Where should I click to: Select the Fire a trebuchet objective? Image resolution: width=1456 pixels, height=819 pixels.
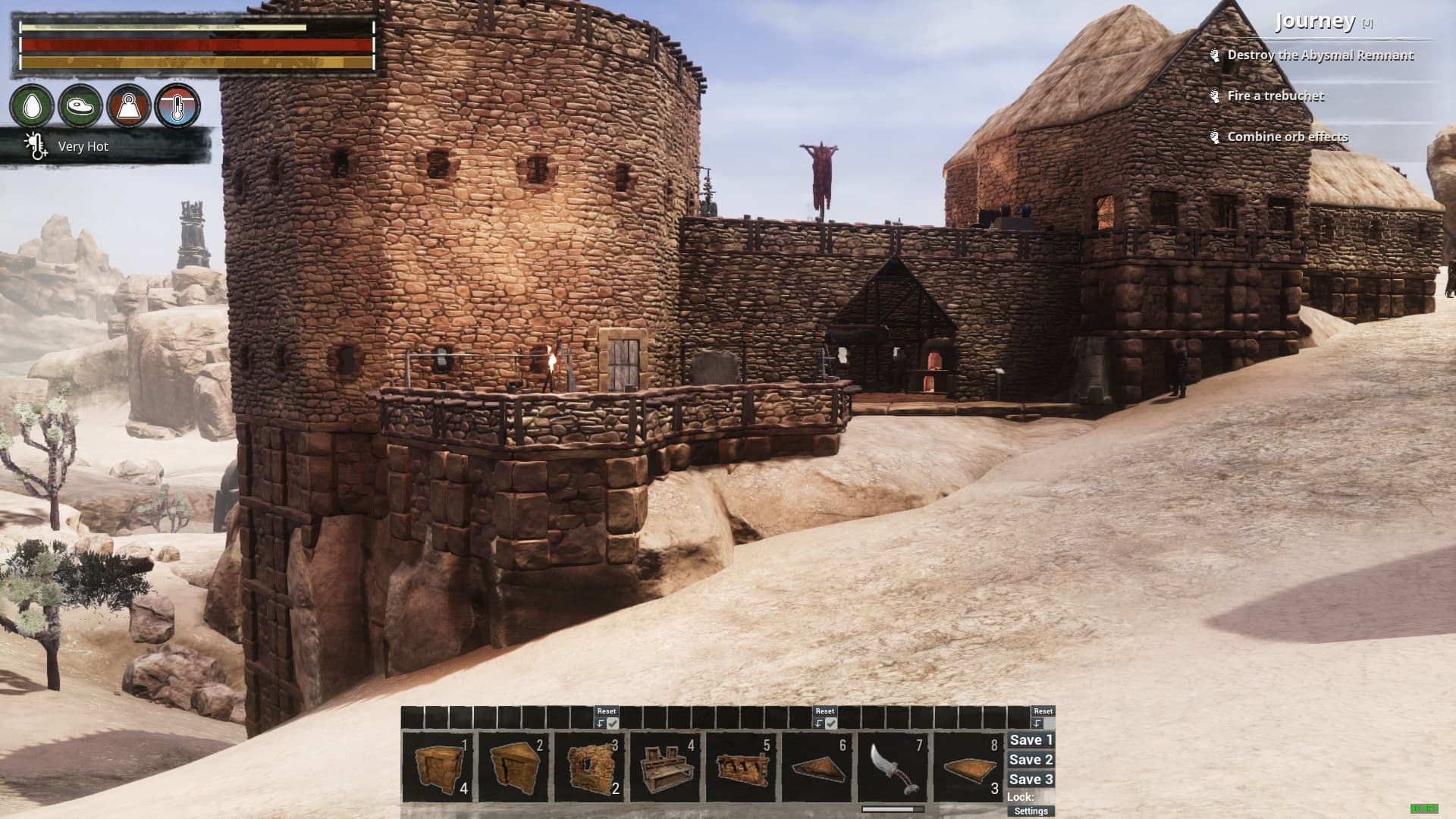1276,96
